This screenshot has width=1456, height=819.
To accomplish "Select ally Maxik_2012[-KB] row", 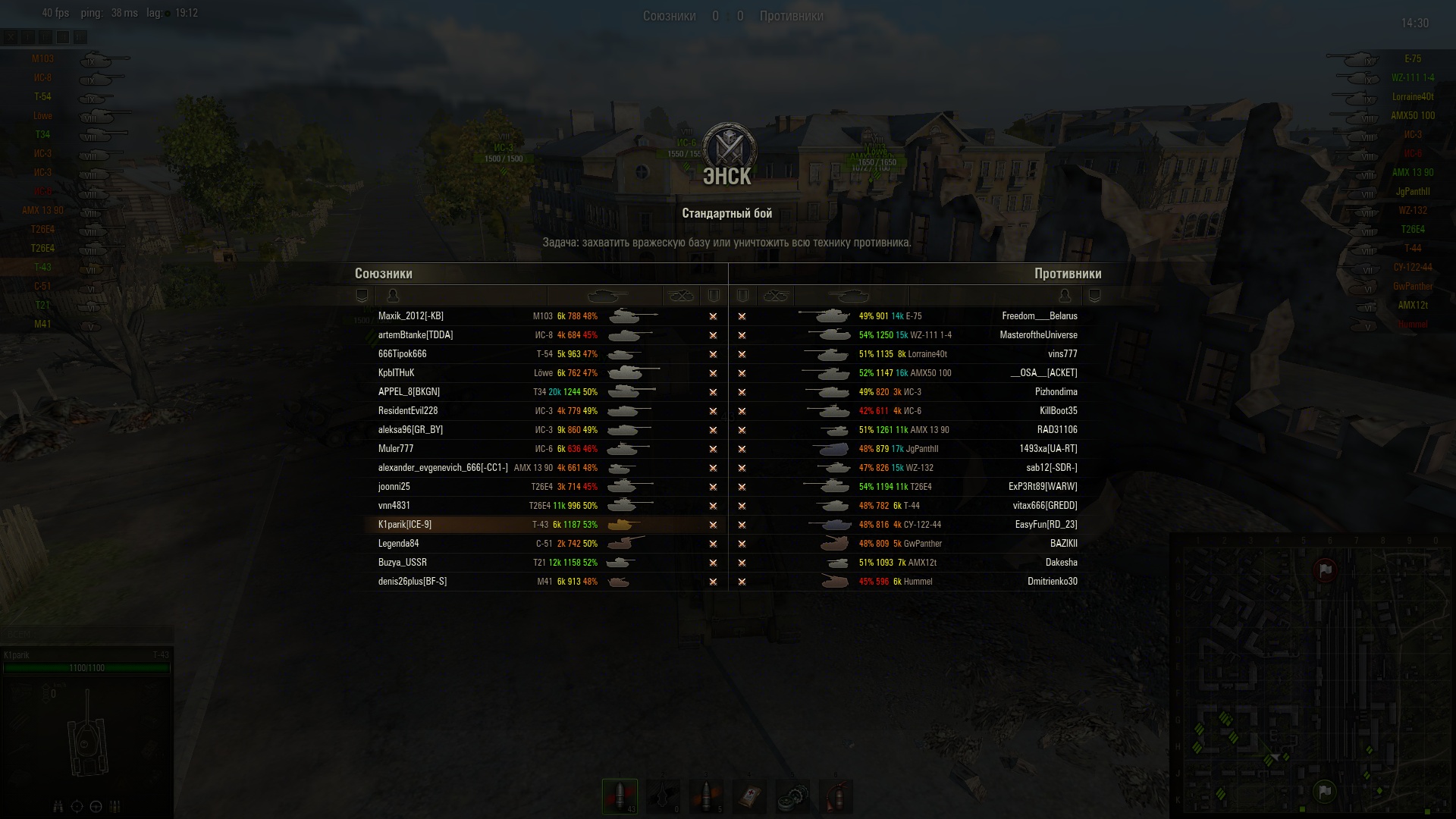I will click(411, 316).
